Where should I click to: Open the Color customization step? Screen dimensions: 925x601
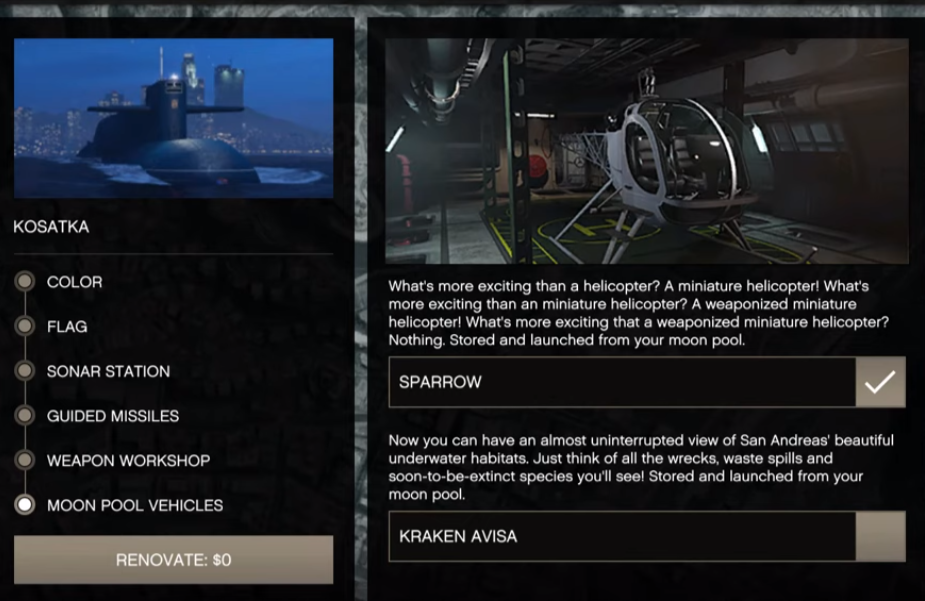(74, 282)
